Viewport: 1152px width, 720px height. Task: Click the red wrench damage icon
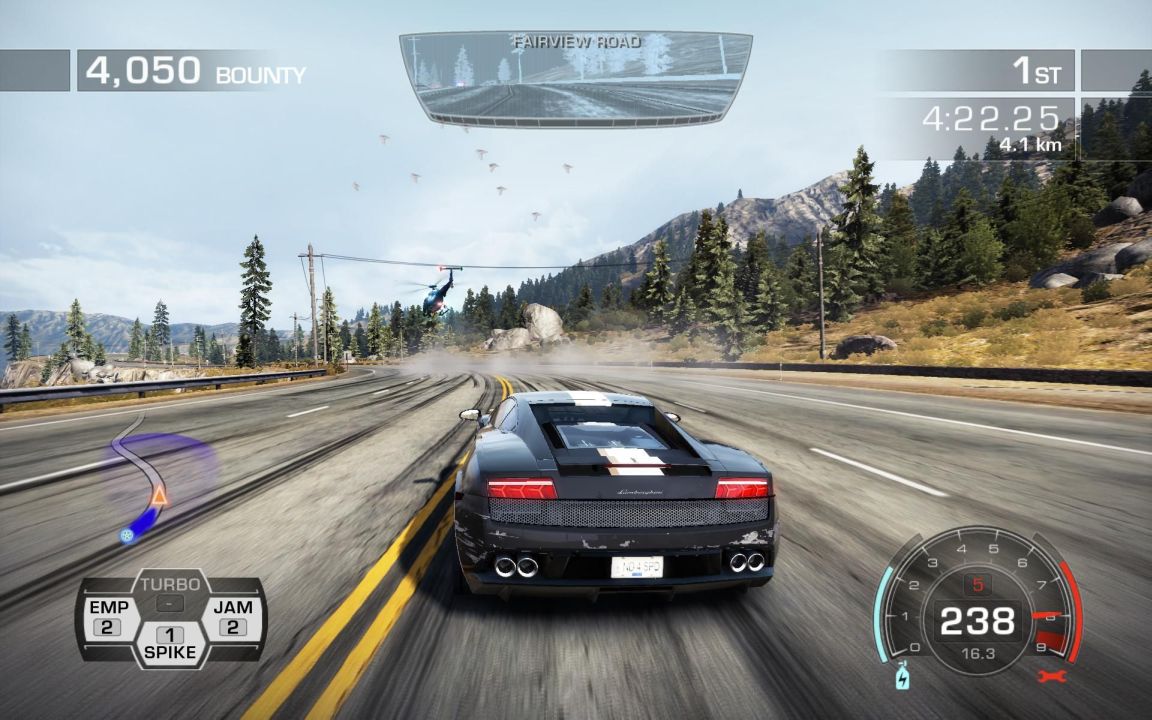click(1053, 675)
